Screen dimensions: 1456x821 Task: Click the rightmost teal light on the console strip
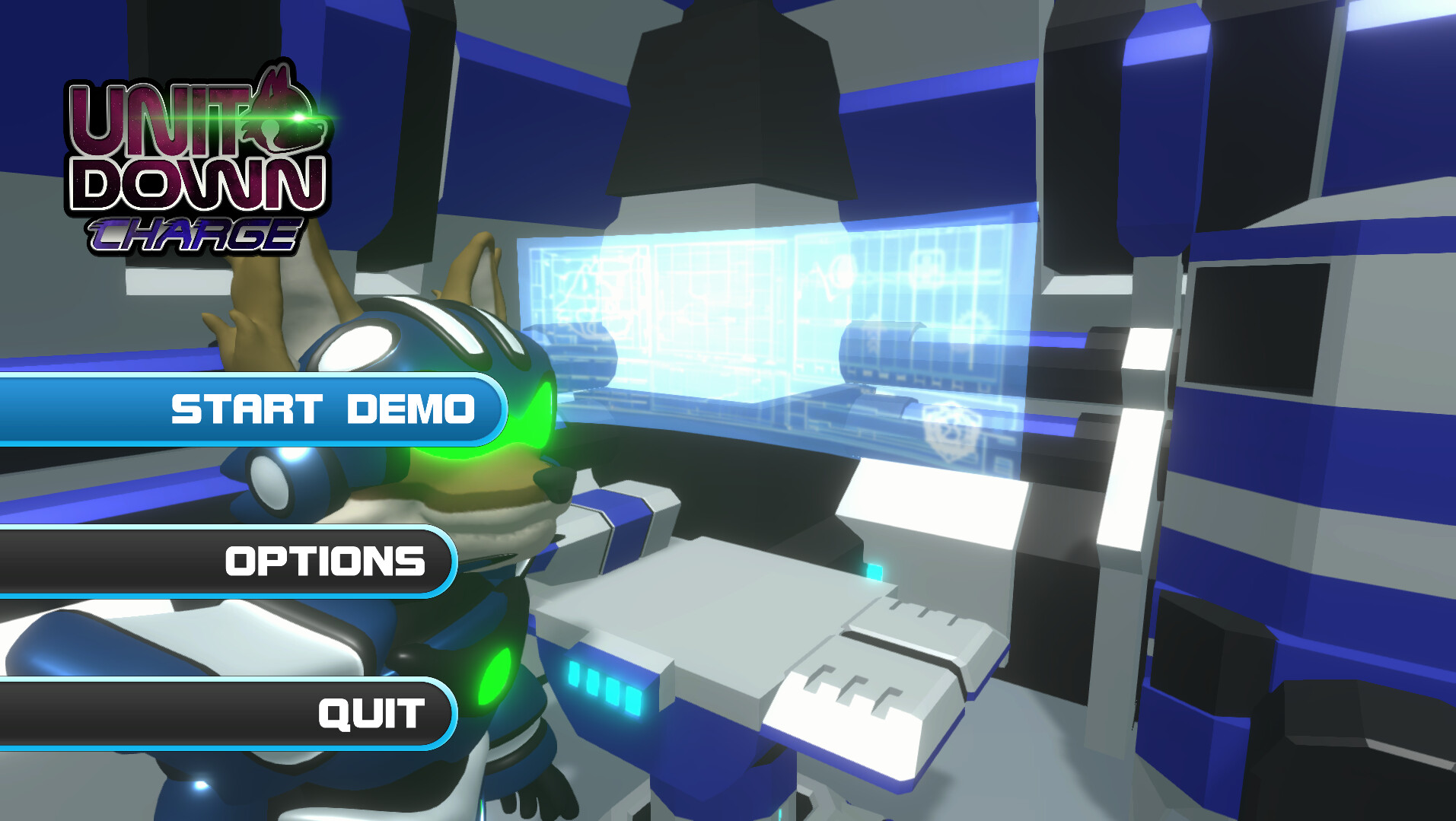633,701
